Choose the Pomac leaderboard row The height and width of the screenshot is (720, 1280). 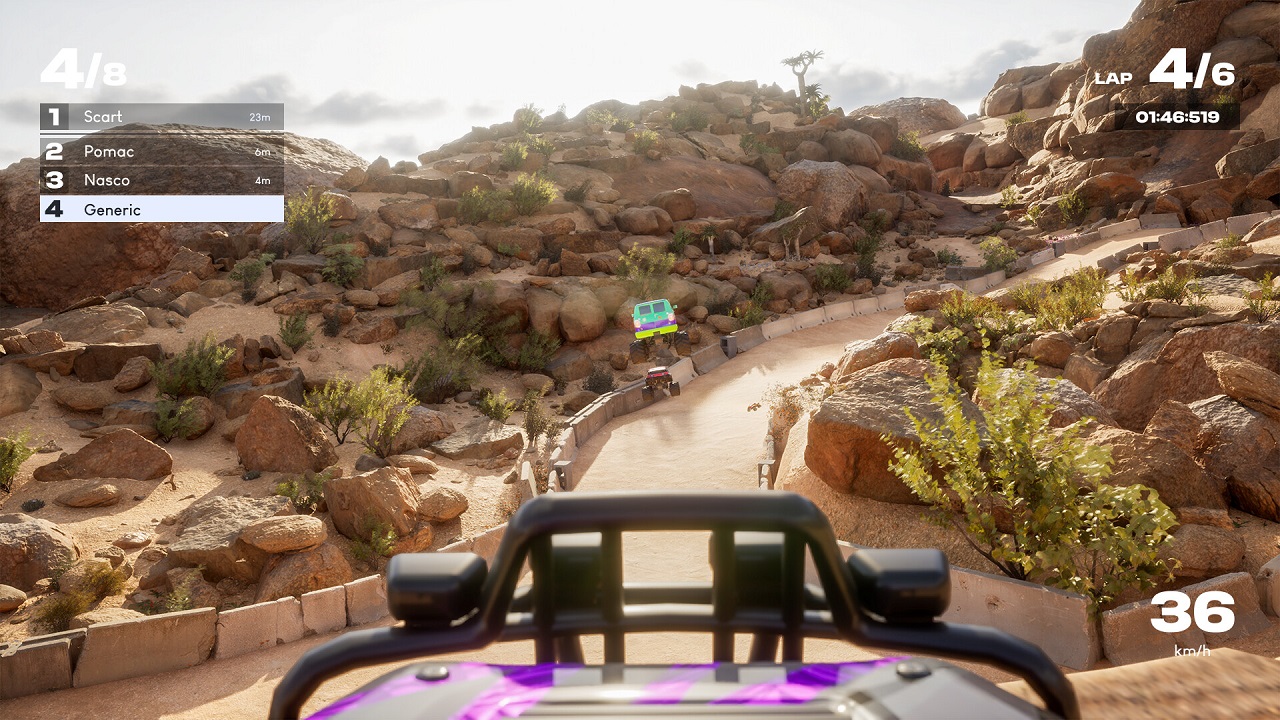click(x=161, y=151)
